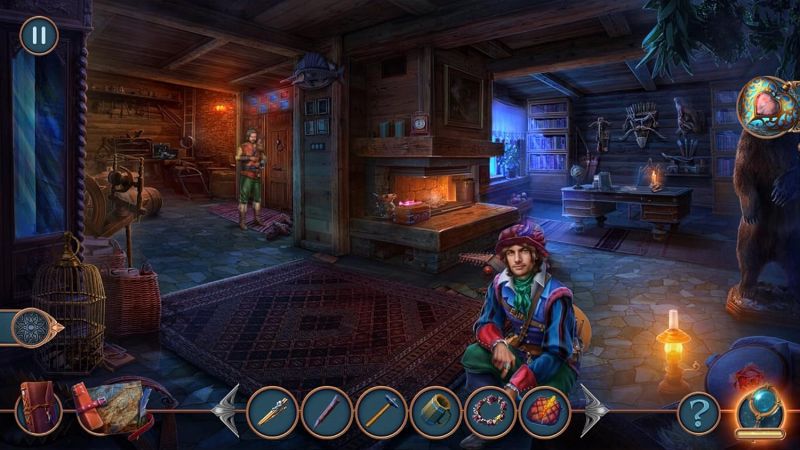The height and width of the screenshot is (450, 800).
Task: Pause the game with the pause button
Action: coord(39,36)
